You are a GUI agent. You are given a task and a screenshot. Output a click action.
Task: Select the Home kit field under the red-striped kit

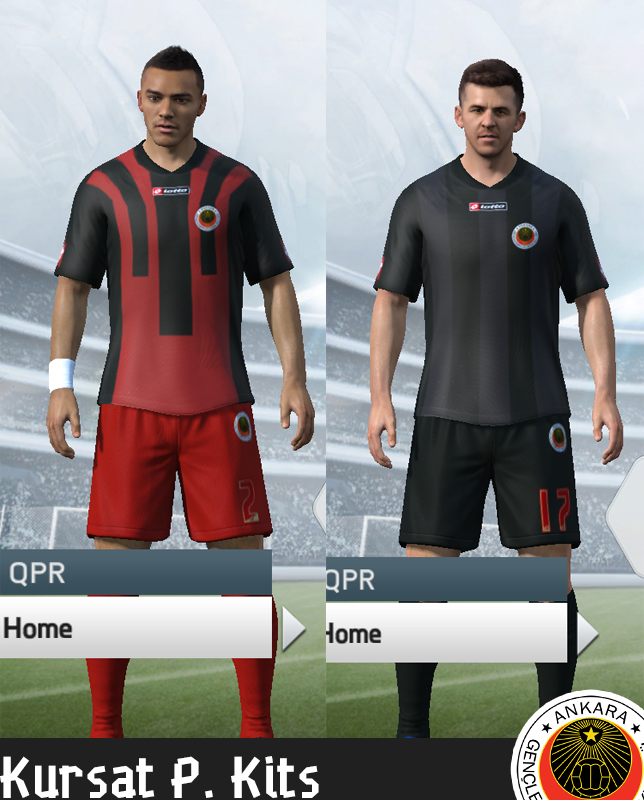click(135, 628)
